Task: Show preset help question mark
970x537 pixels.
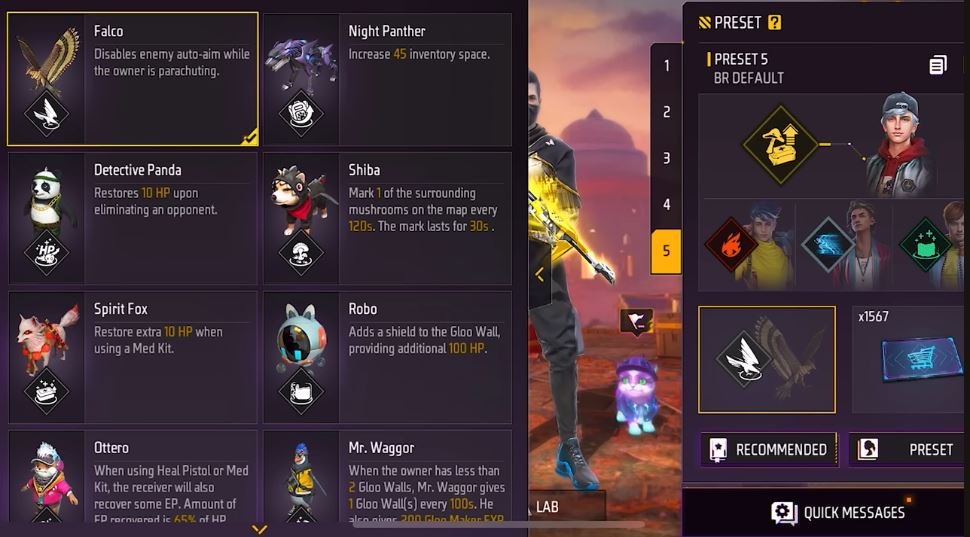Action: coord(774,22)
